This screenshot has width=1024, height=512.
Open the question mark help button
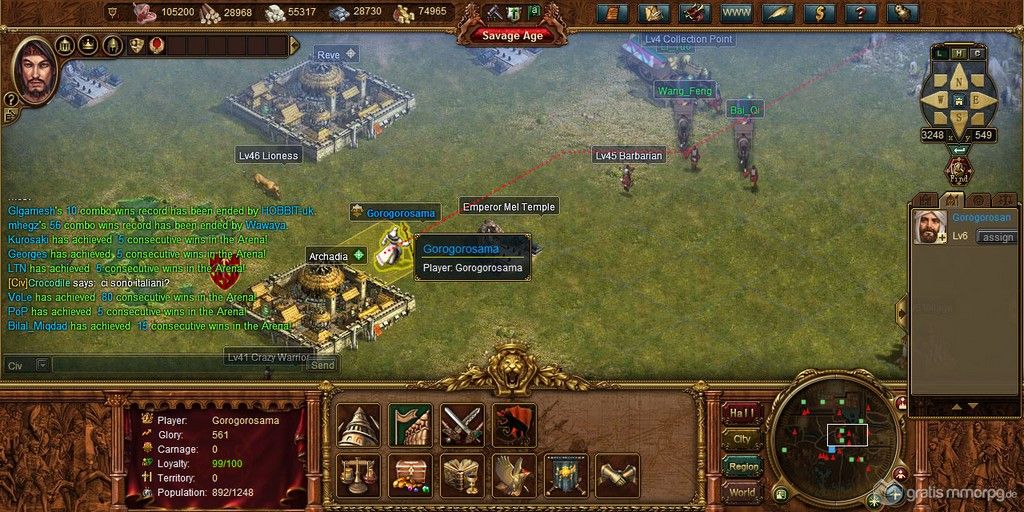pyautogui.click(x=856, y=13)
